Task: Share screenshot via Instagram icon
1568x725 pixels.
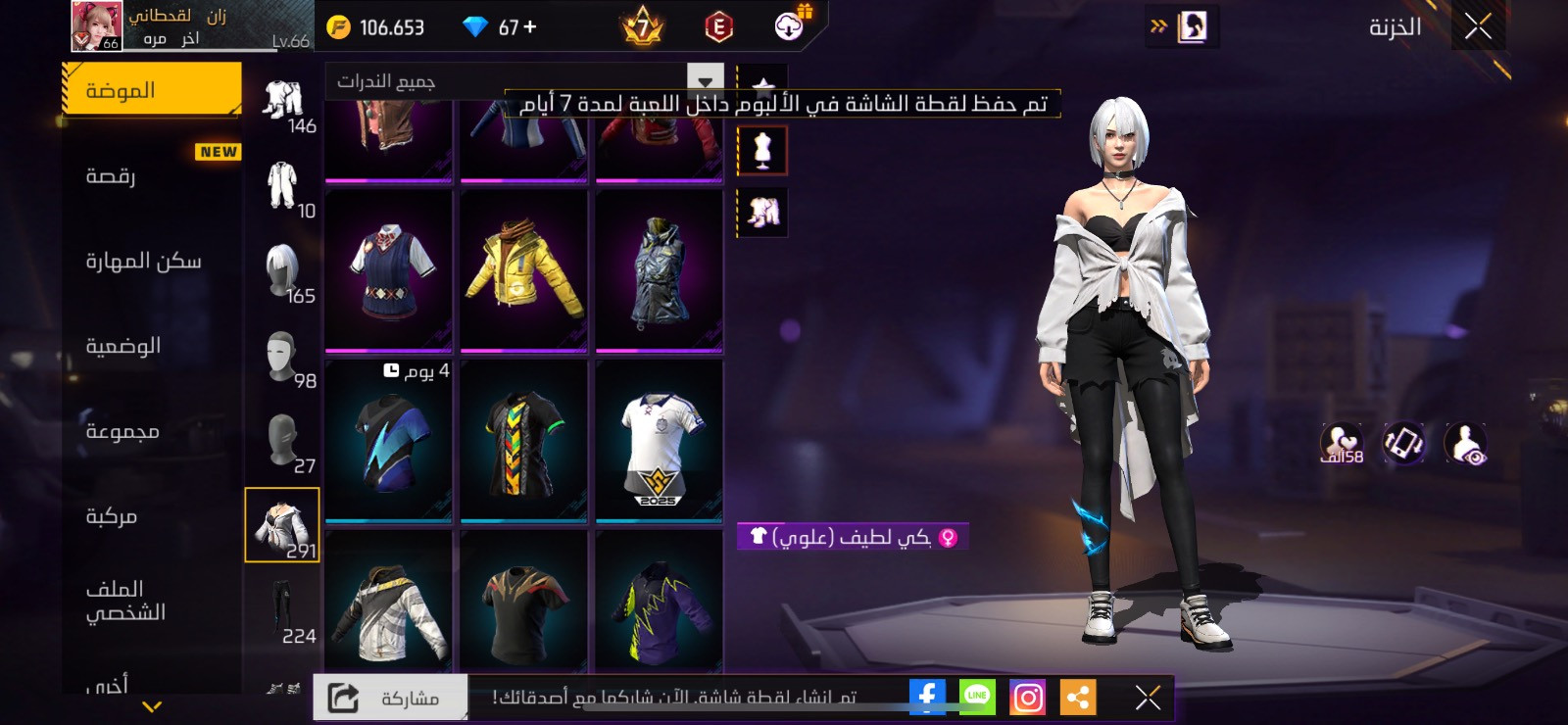Action: [1027, 697]
